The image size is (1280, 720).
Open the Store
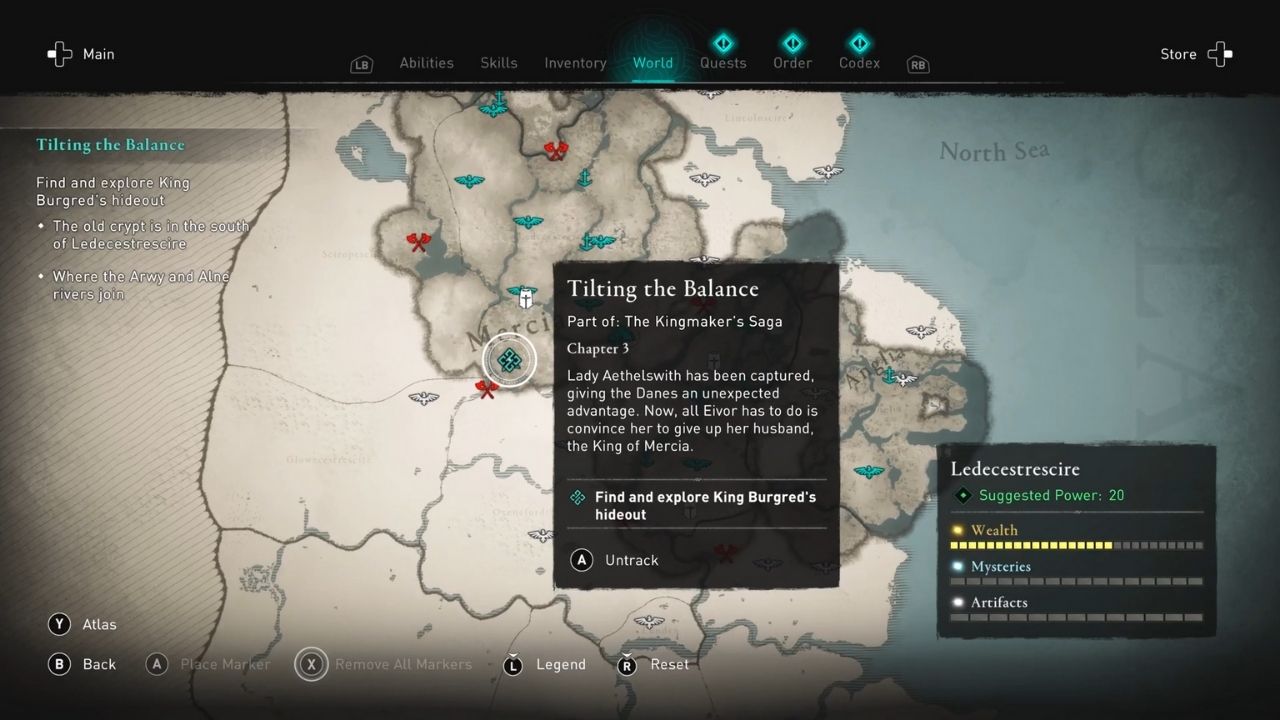pyautogui.click(x=1178, y=54)
